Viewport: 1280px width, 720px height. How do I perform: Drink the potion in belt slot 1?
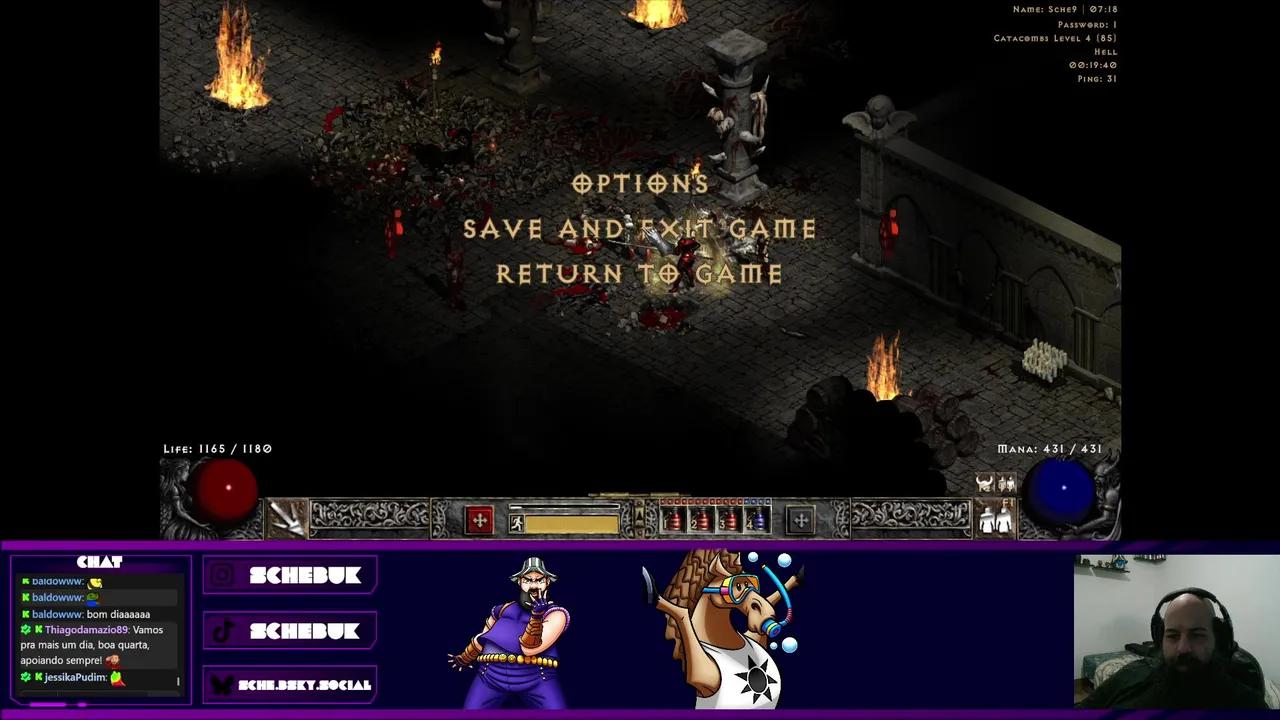[673, 518]
